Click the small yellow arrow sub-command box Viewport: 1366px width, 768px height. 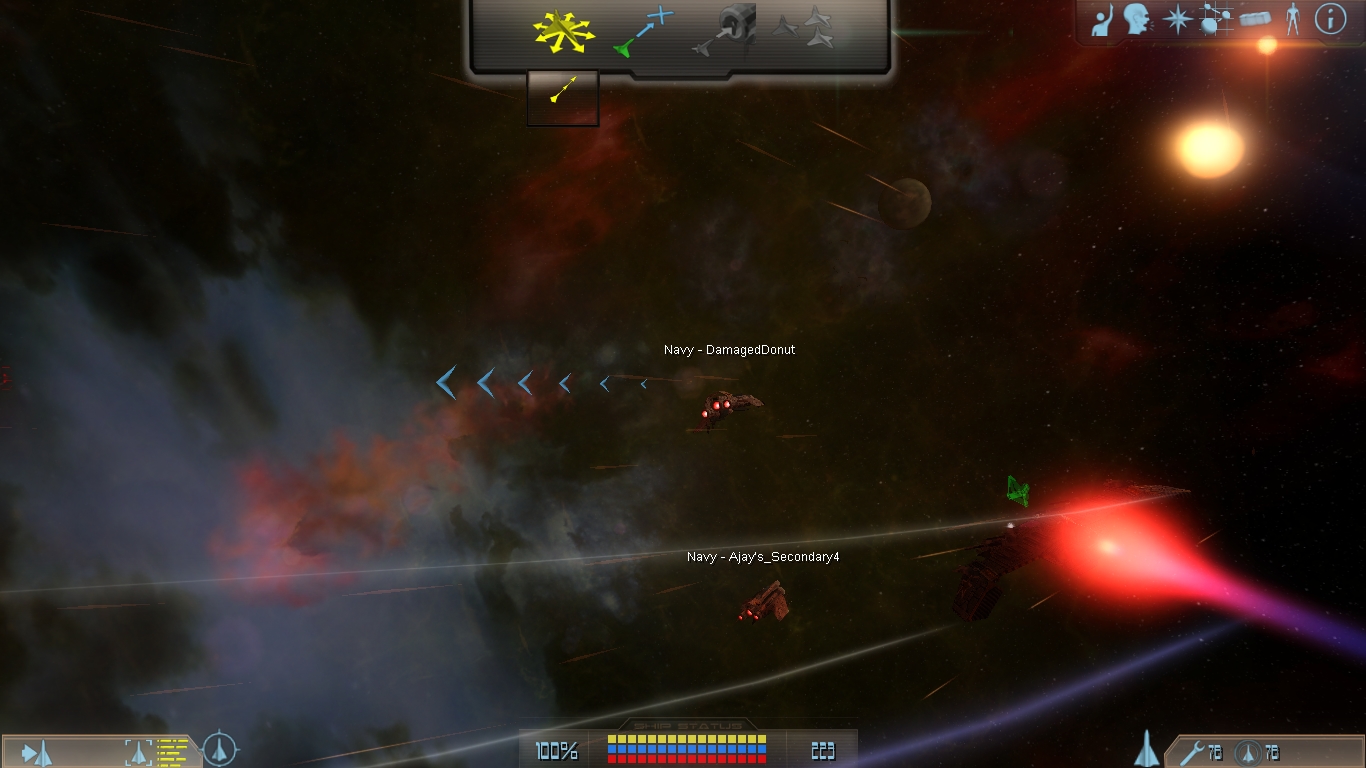pos(563,97)
